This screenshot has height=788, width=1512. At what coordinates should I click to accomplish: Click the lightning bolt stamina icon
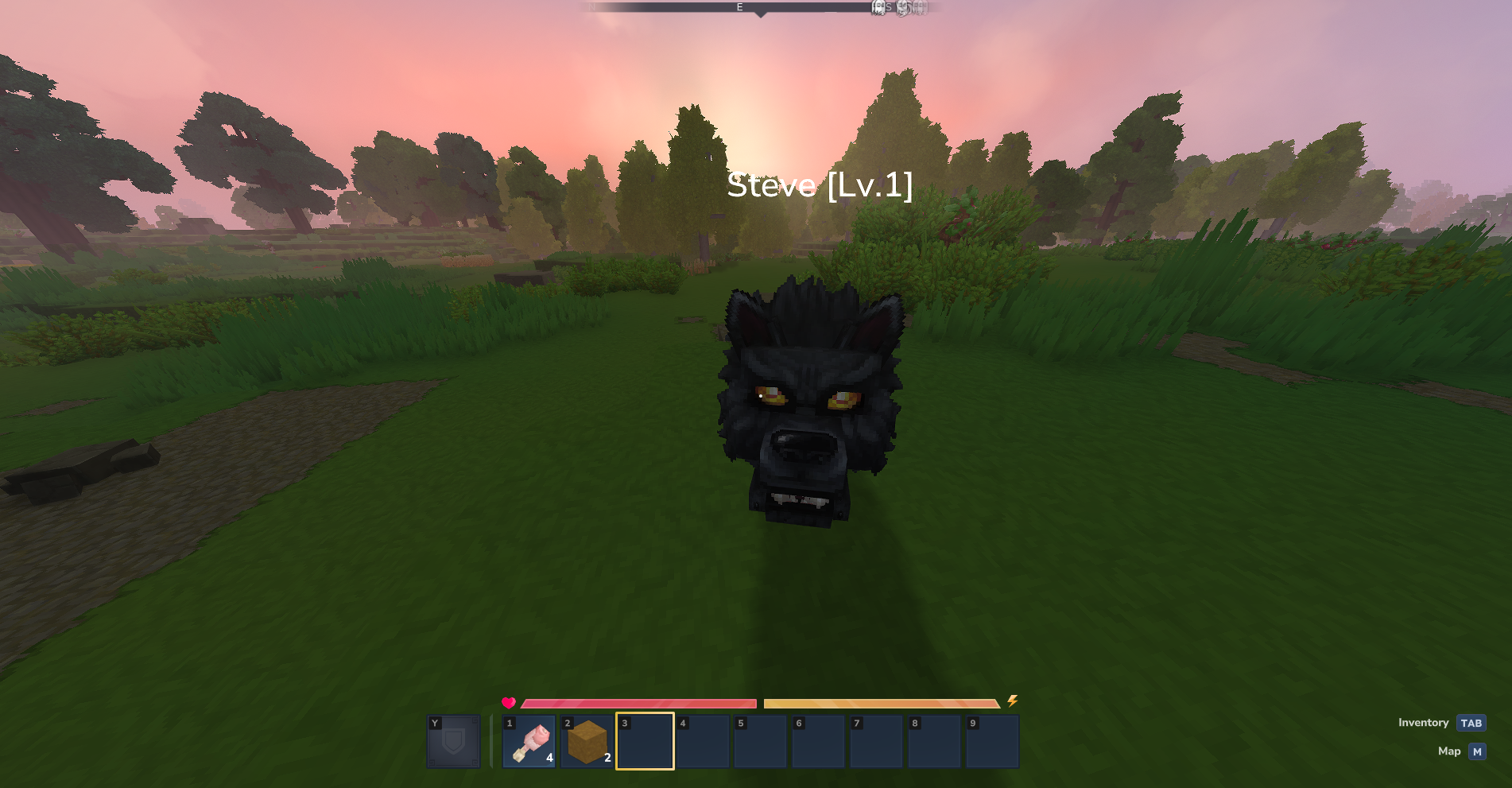(1013, 703)
